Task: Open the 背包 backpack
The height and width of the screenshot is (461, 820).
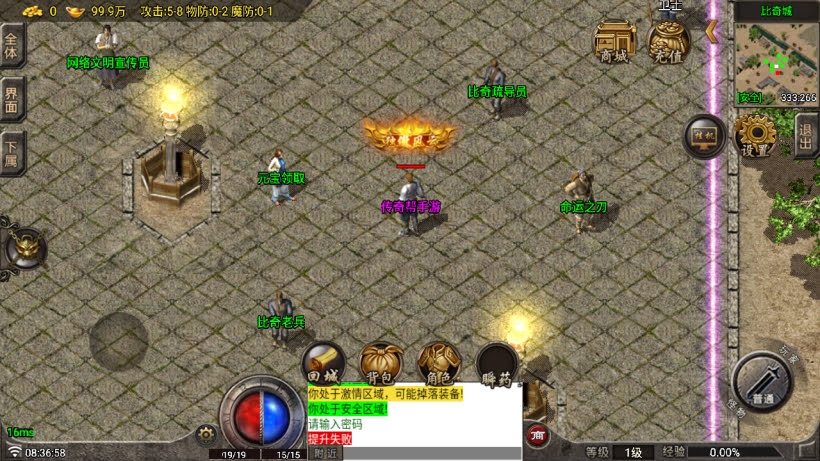Action: [381, 363]
